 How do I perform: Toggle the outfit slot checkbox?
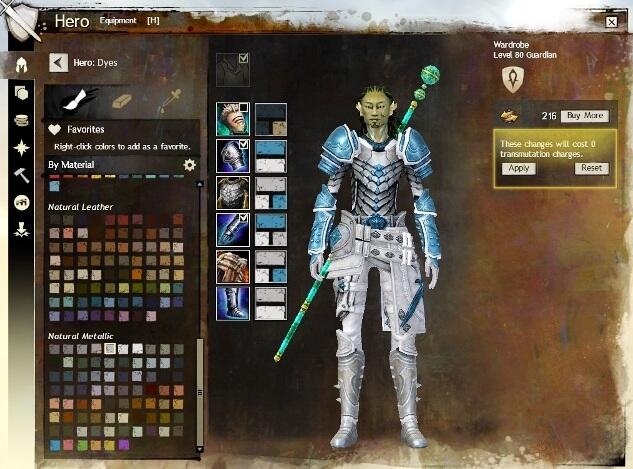tap(245, 59)
